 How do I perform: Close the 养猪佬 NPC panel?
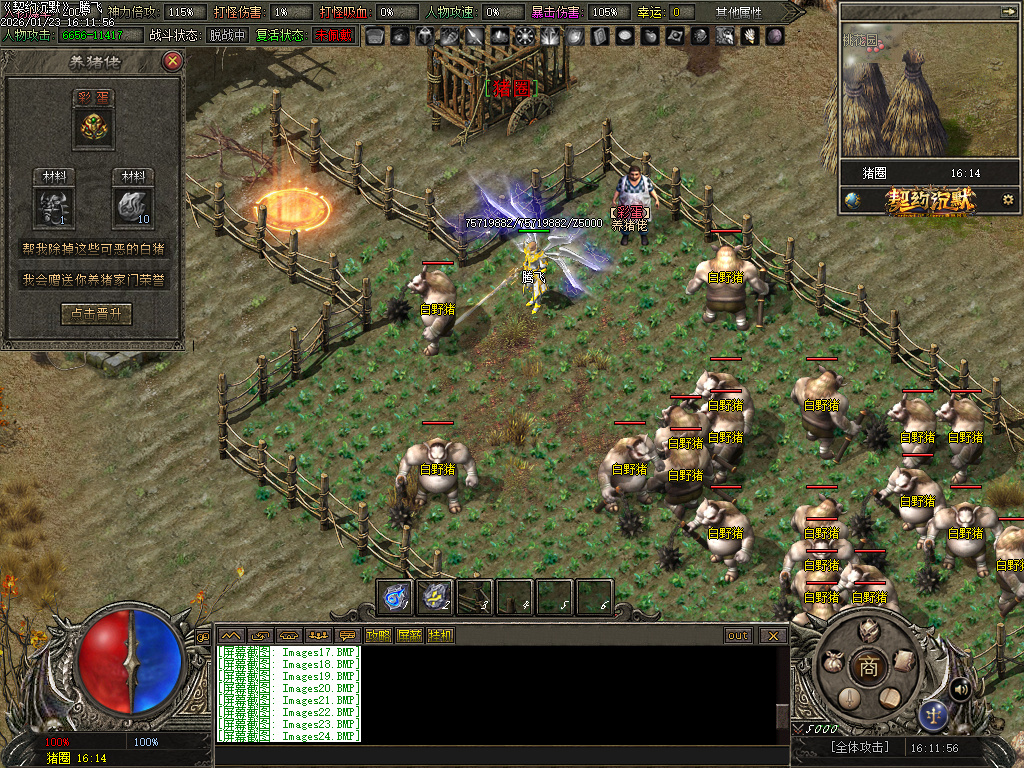point(173,61)
